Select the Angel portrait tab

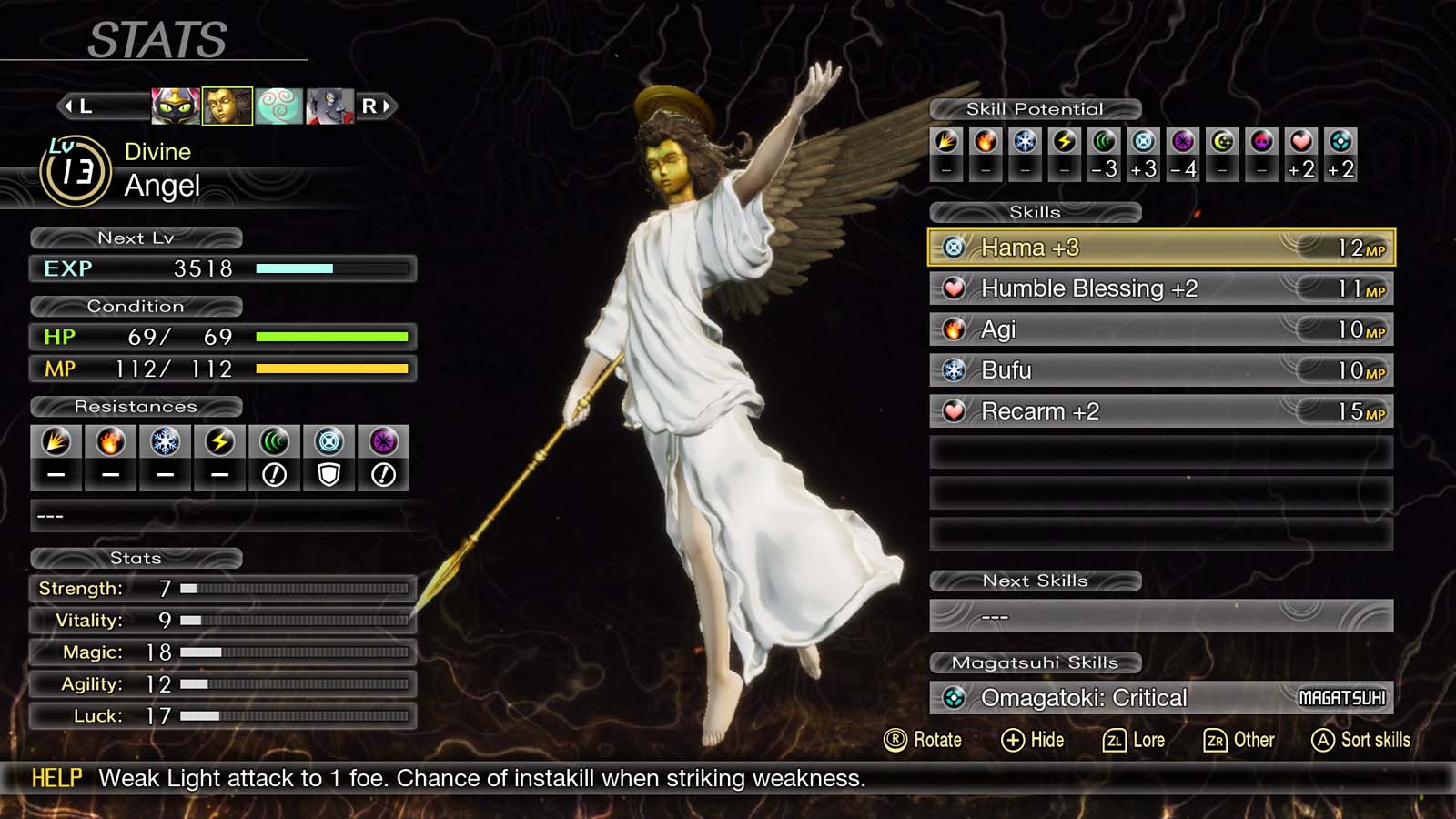tap(228, 105)
